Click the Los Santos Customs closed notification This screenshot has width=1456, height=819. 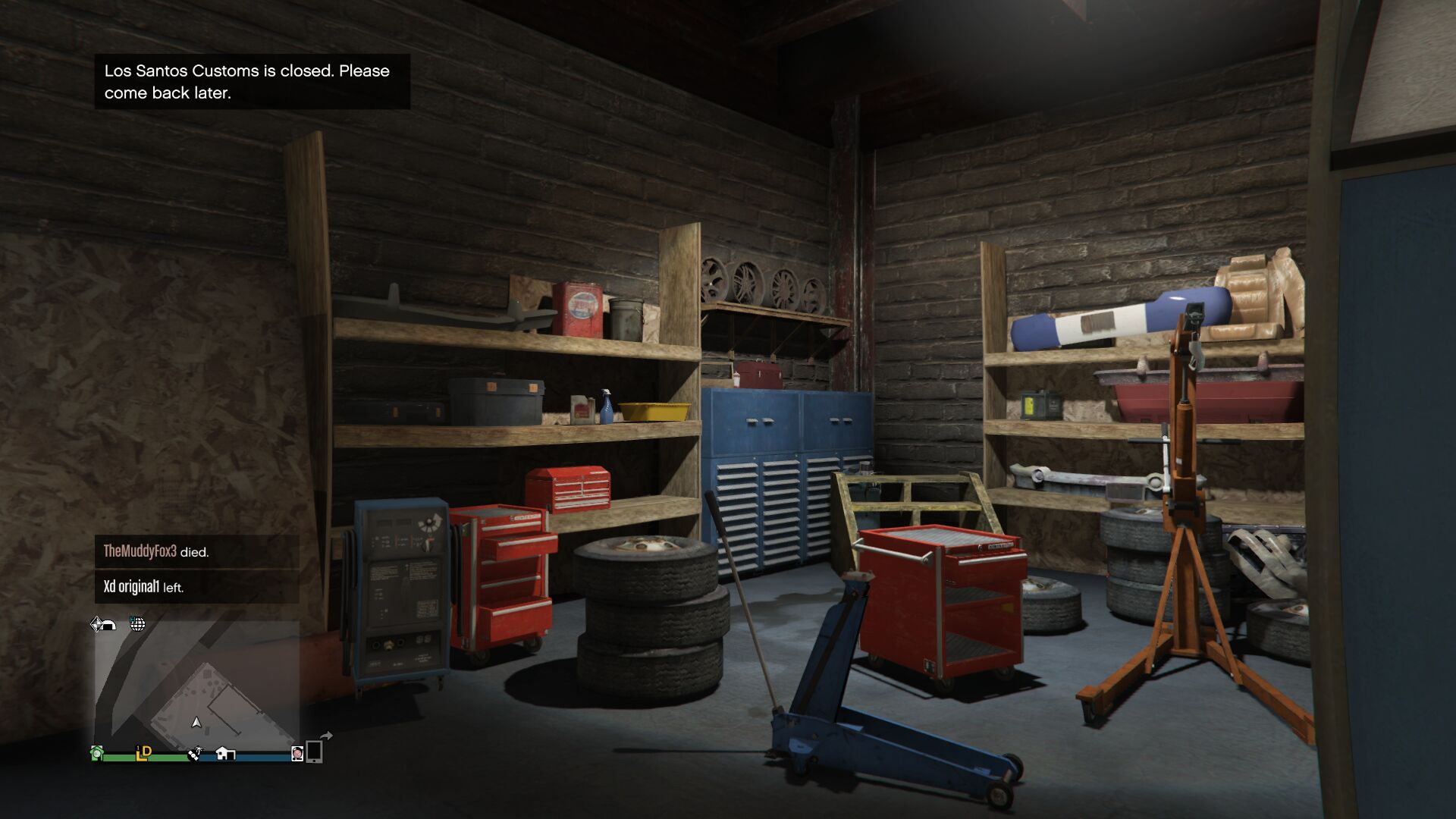pyautogui.click(x=252, y=81)
